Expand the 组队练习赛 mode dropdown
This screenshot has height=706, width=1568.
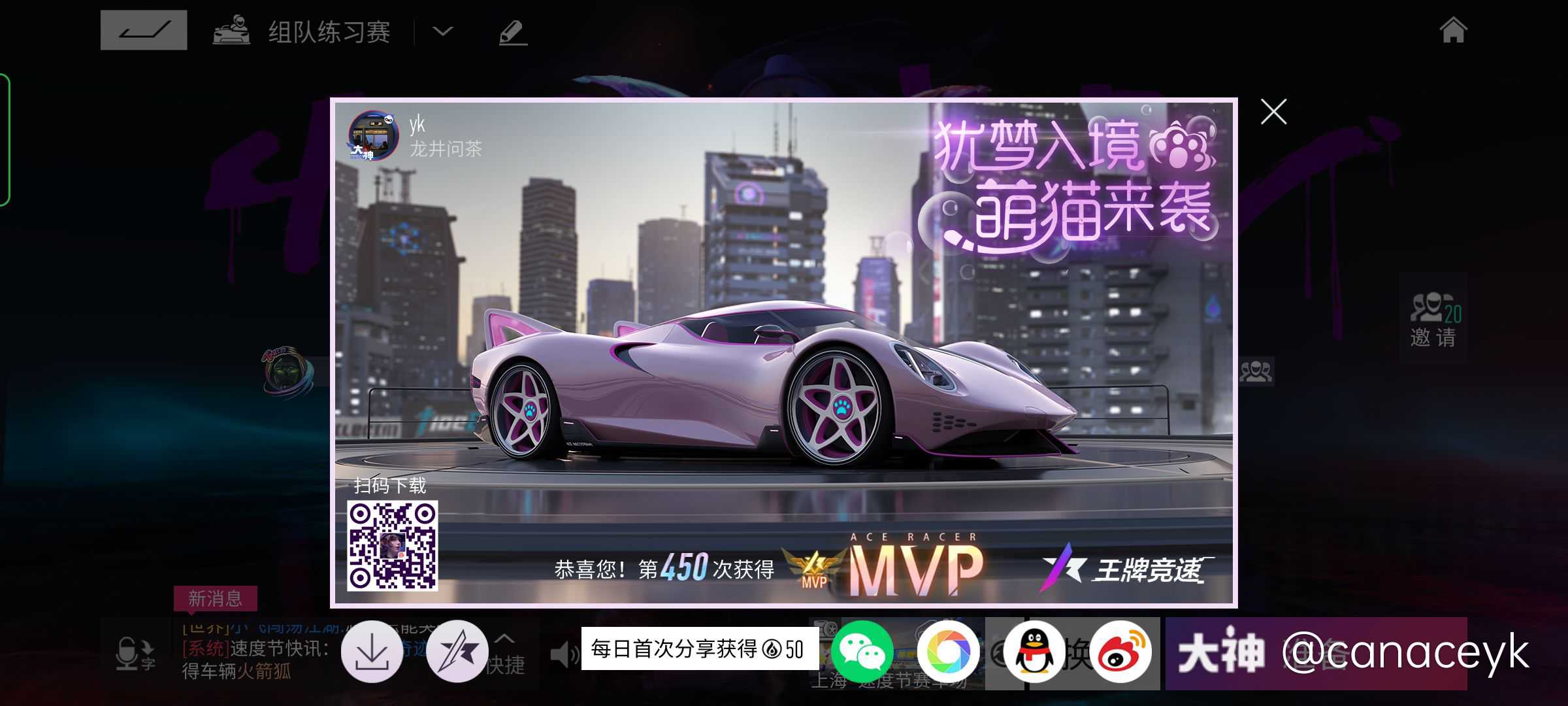pyautogui.click(x=442, y=32)
